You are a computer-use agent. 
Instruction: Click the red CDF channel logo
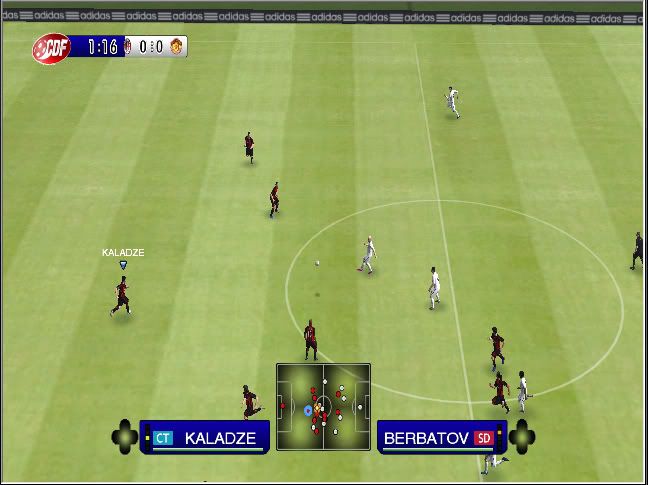[x=50, y=47]
